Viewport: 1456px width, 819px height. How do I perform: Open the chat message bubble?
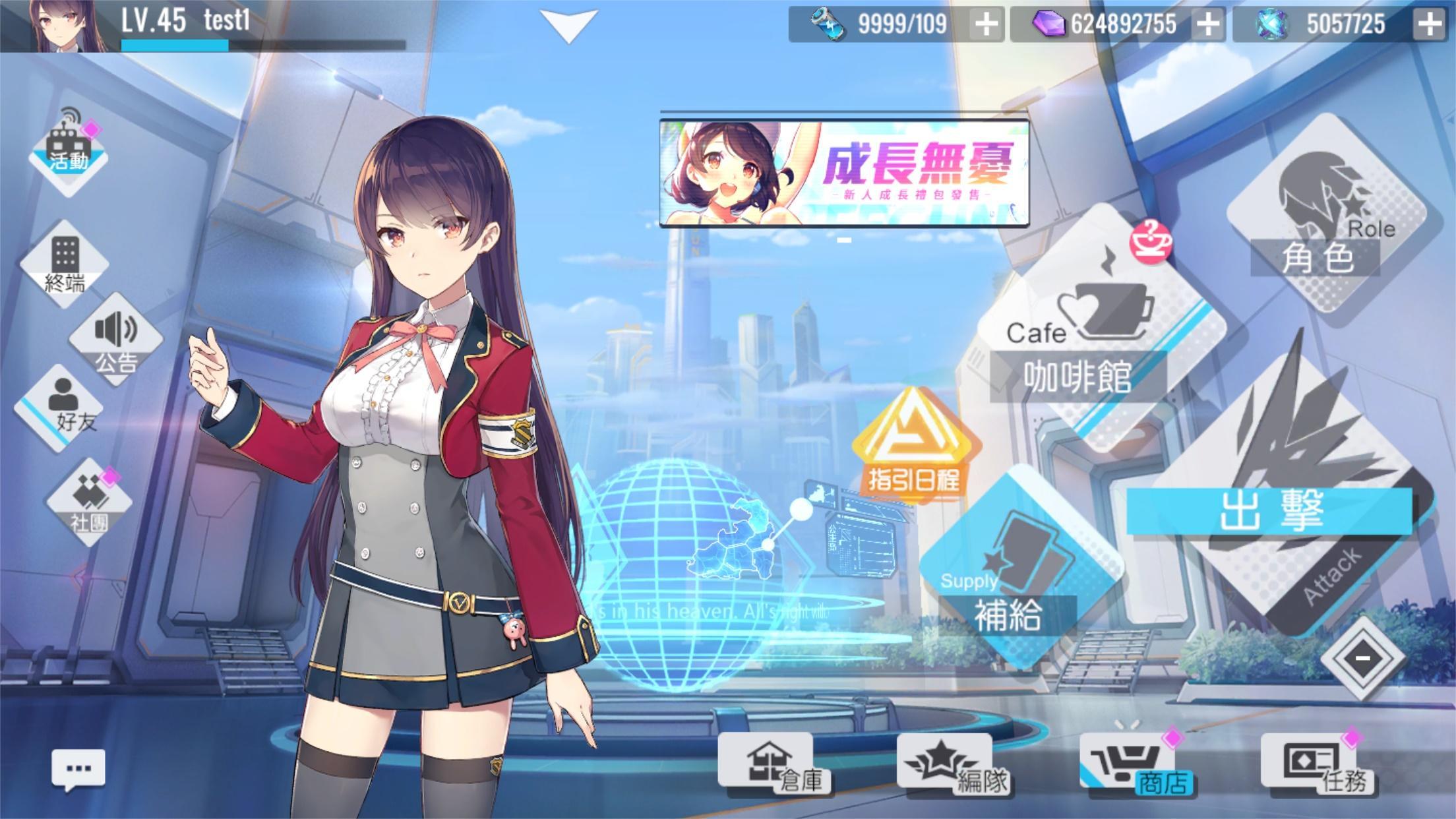79,765
